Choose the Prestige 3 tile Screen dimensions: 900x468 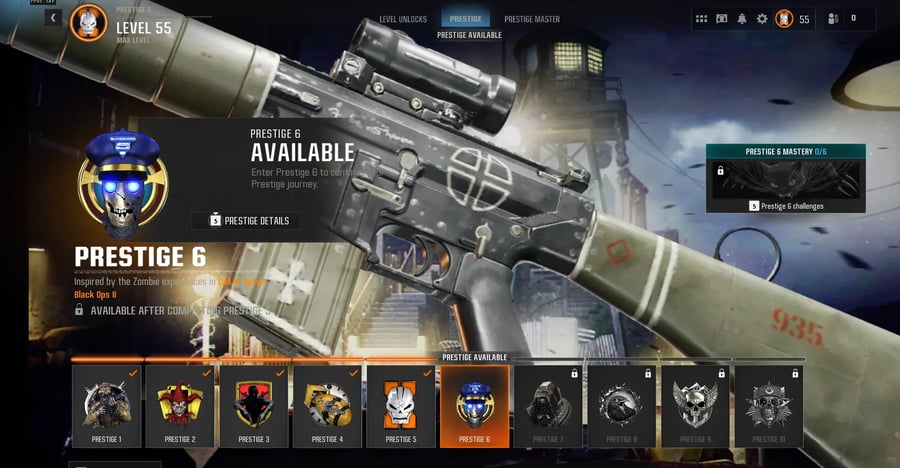click(254, 405)
